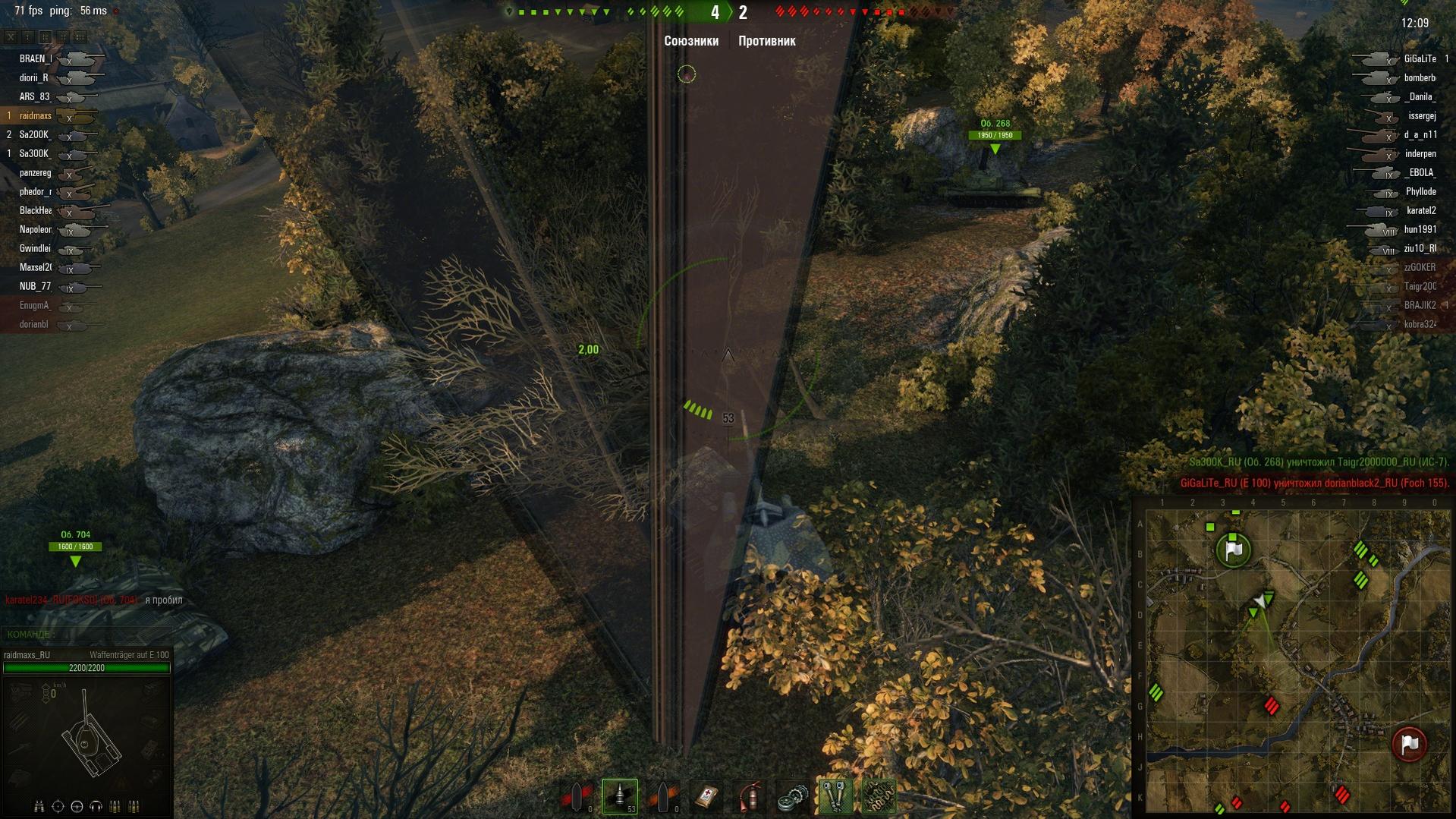Image resolution: width=1456 pixels, height=819 pixels.
Task: Click the Противник enemy score label
Action: (x=766, y=41)
